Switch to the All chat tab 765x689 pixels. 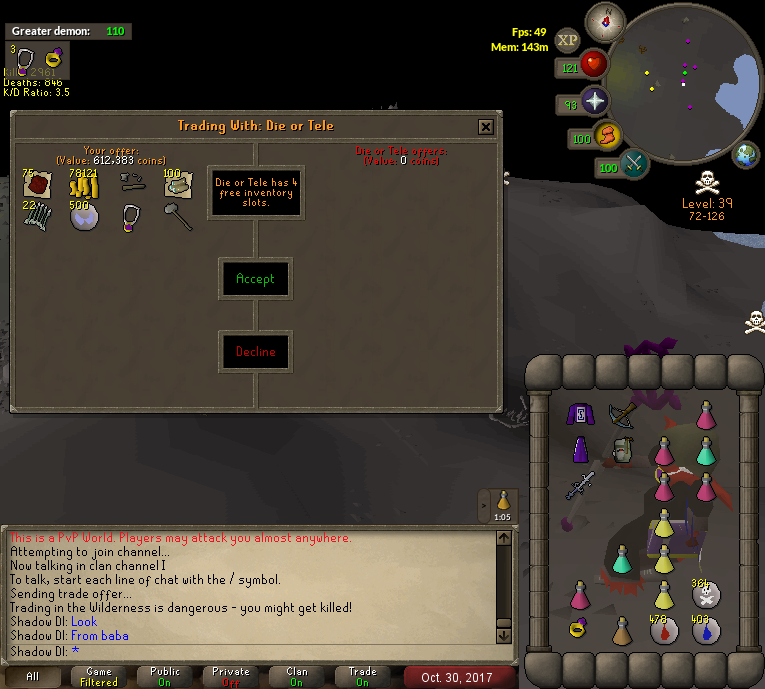33,677
